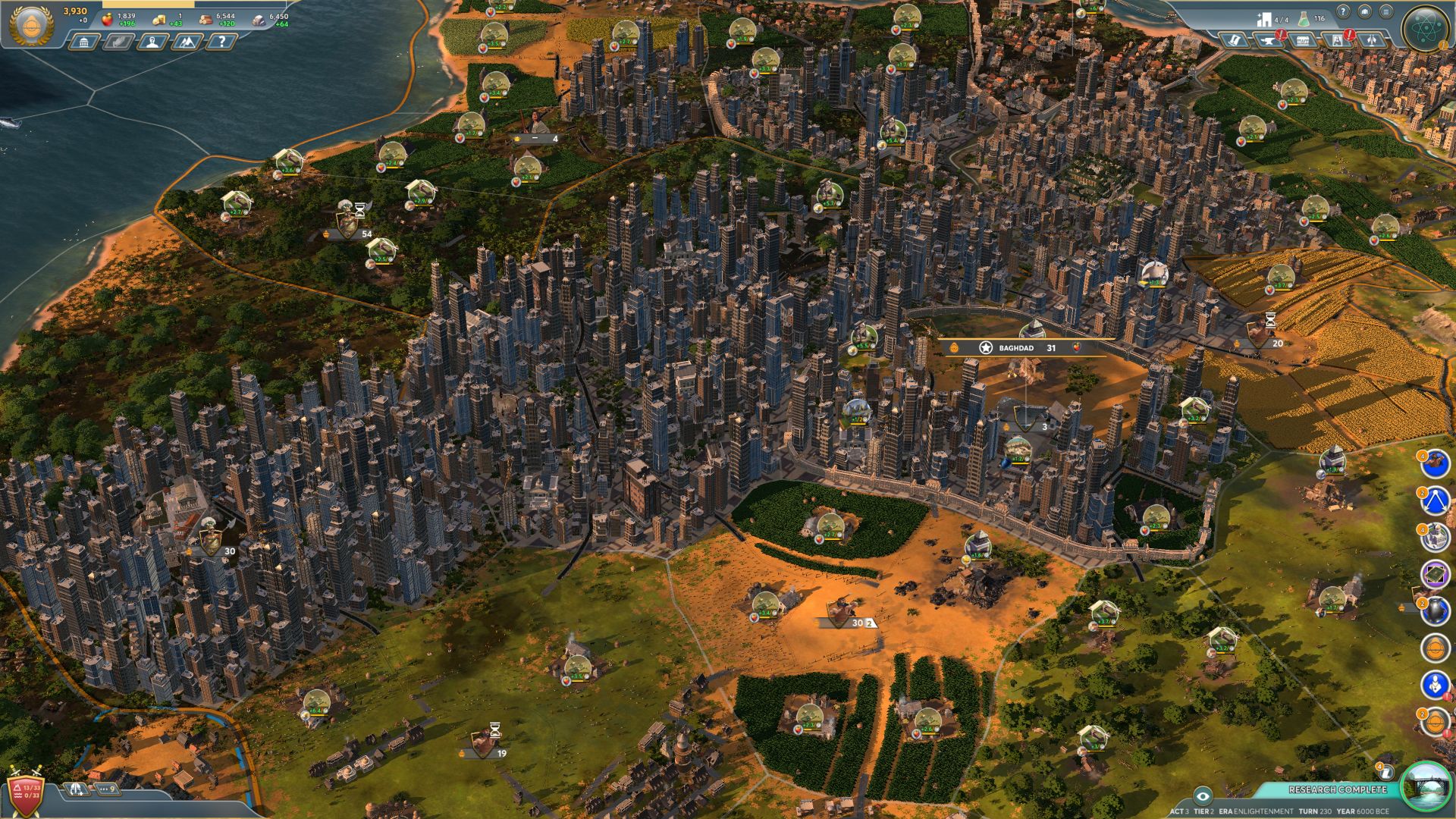Open the game menu hamburger icon

[x=1387, y=12]
